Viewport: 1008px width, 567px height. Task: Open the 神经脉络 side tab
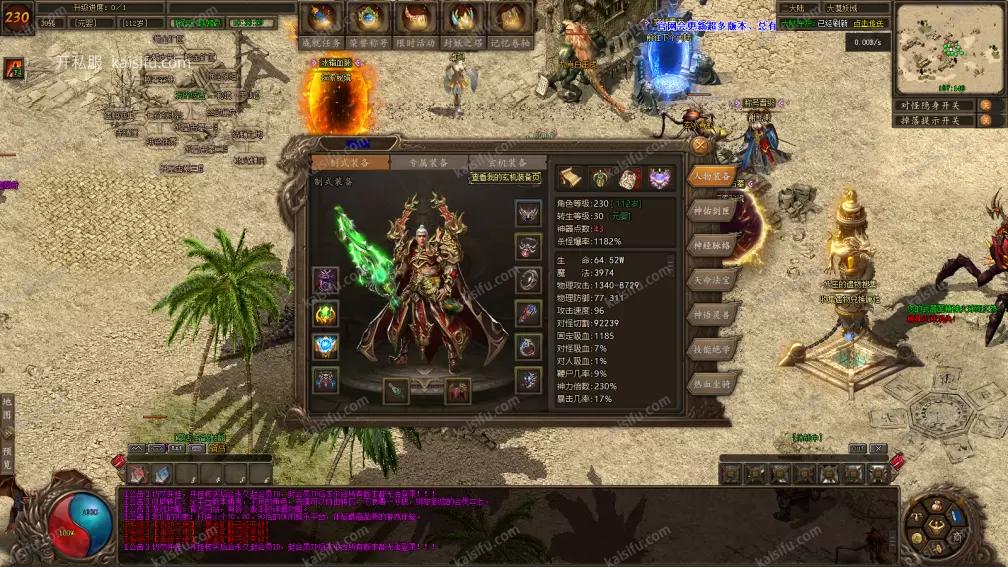point(713,245)
